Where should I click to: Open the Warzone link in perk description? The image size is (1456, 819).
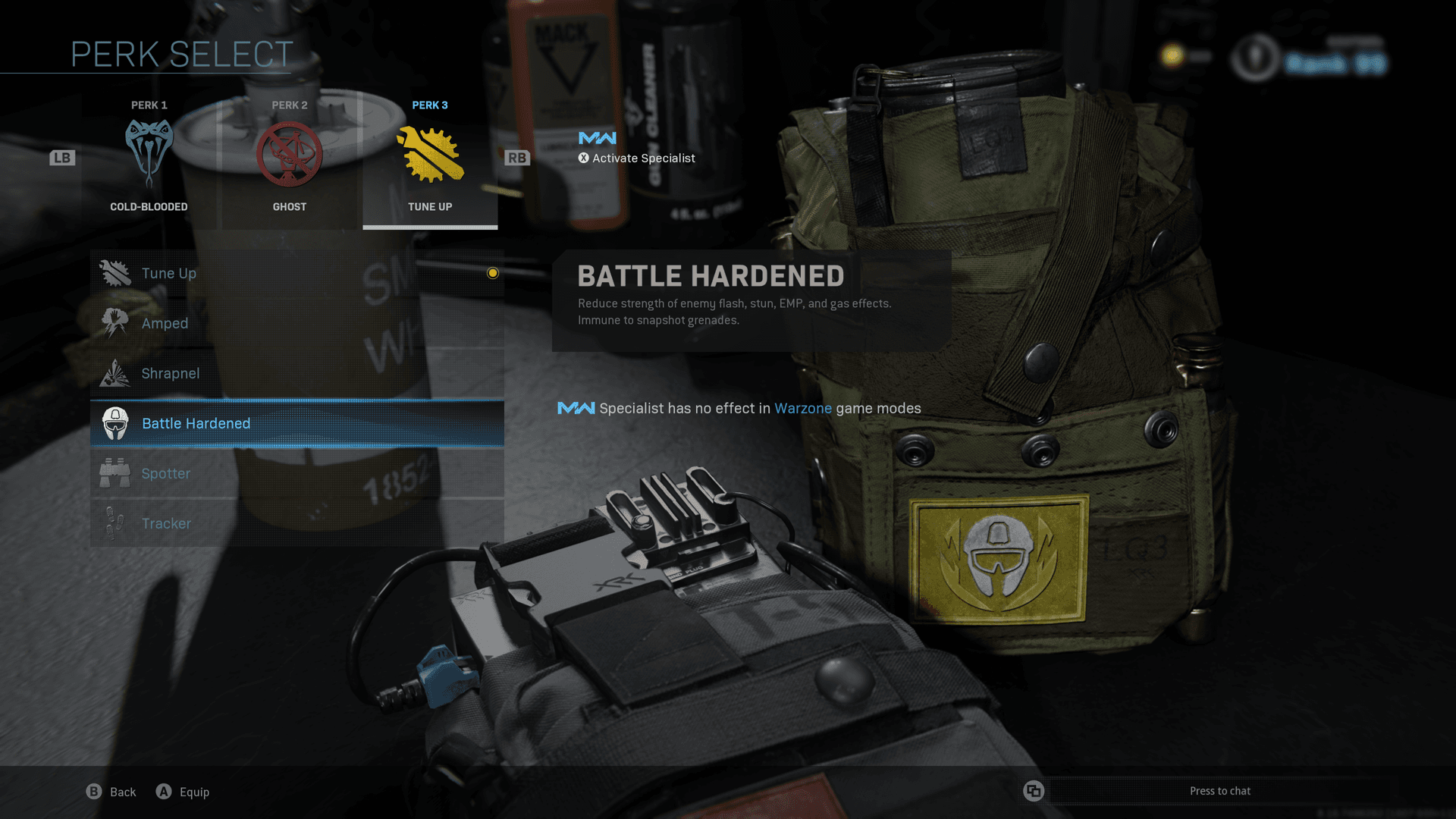802,408
